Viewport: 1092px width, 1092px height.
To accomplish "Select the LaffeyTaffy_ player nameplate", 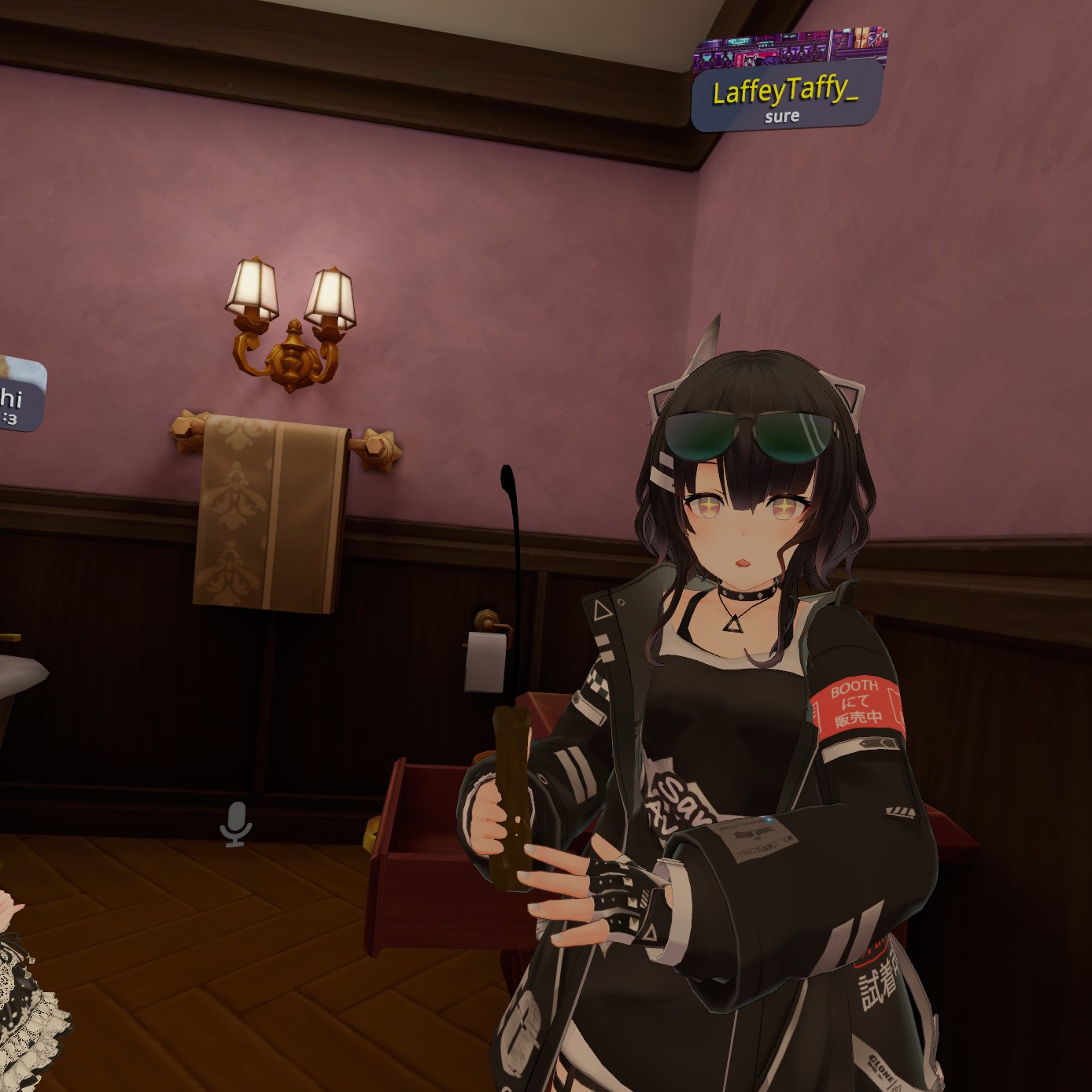I will (x=786, y=93).
